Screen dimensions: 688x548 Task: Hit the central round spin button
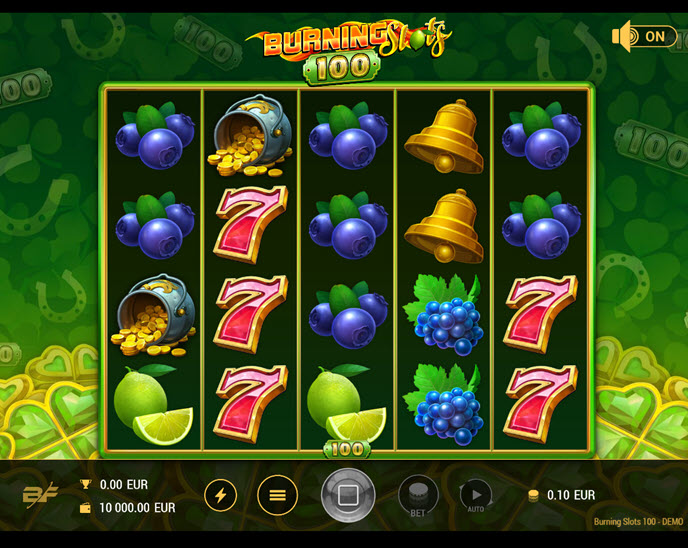(x=348, y=495)
